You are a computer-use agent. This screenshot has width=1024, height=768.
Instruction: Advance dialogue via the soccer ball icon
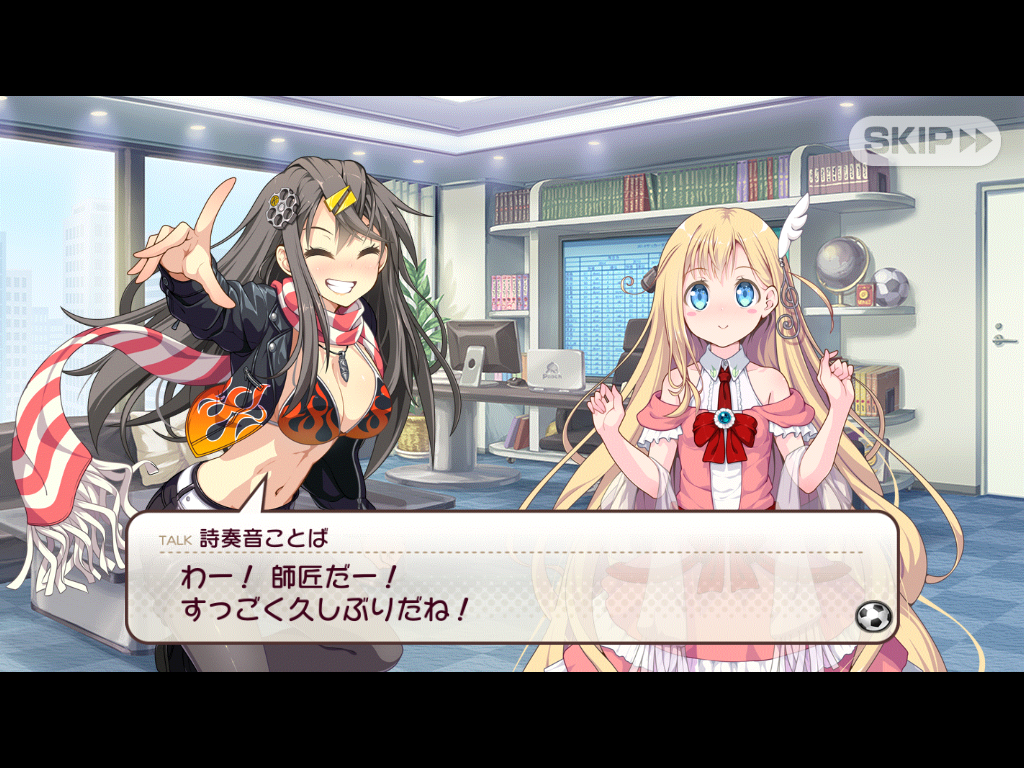(873, 616)
